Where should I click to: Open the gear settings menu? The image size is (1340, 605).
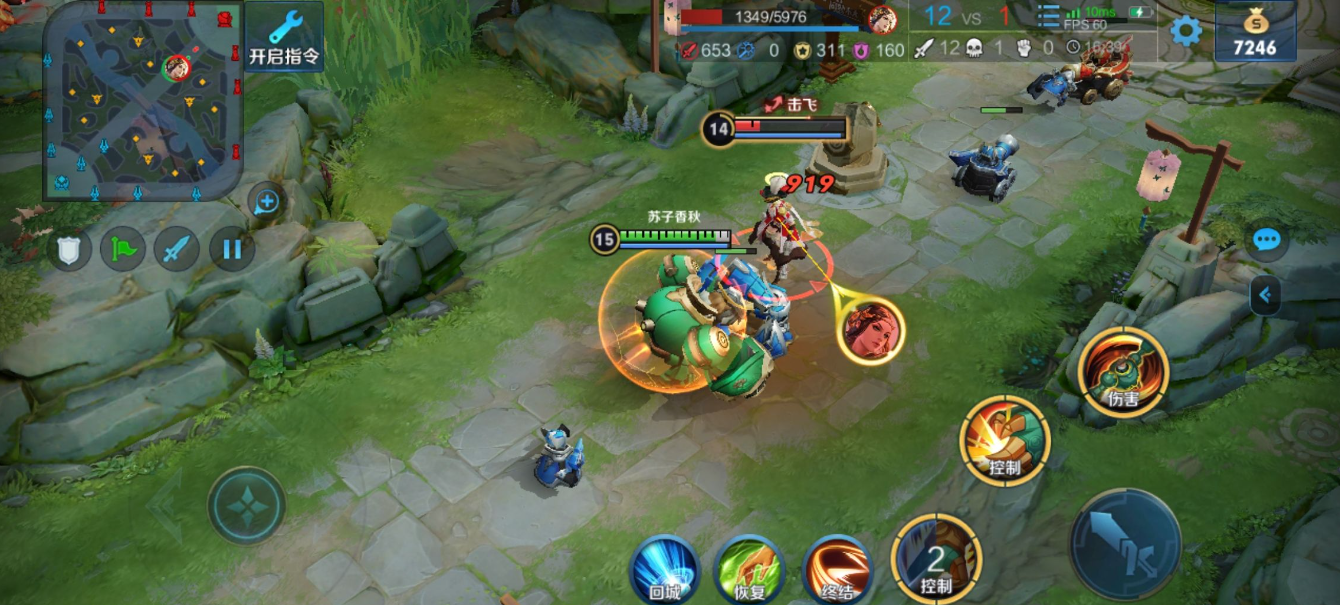(1186, 31)
